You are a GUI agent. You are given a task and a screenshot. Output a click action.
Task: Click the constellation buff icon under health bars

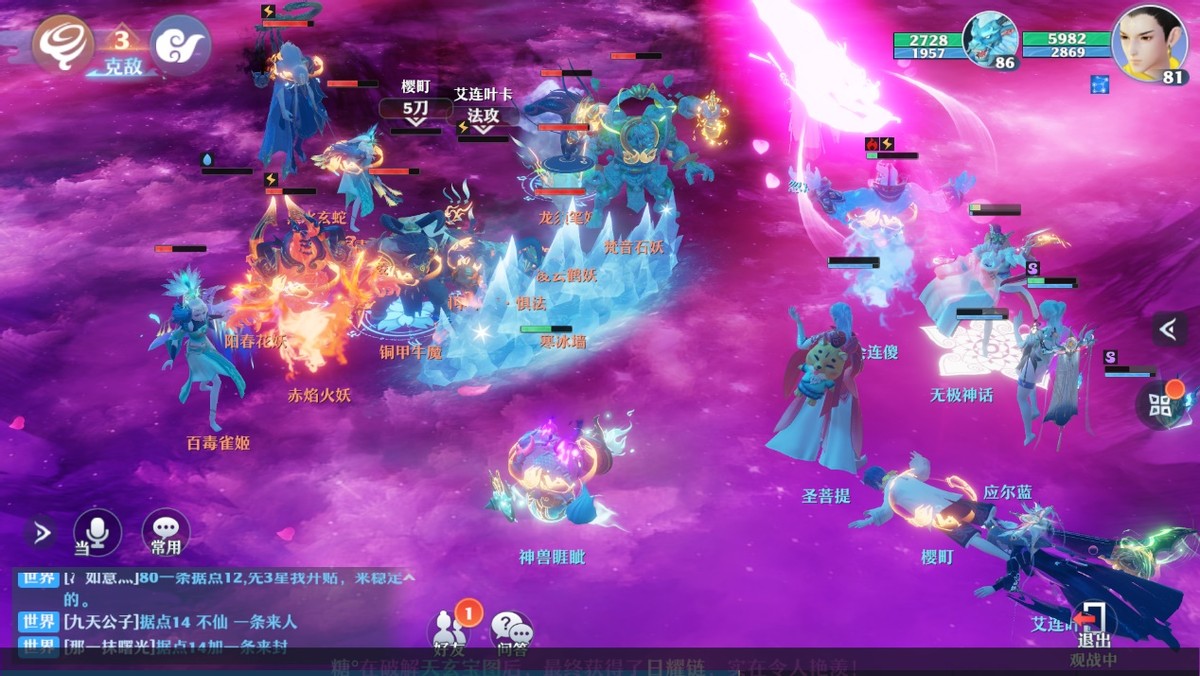(x=1100, y=84)
